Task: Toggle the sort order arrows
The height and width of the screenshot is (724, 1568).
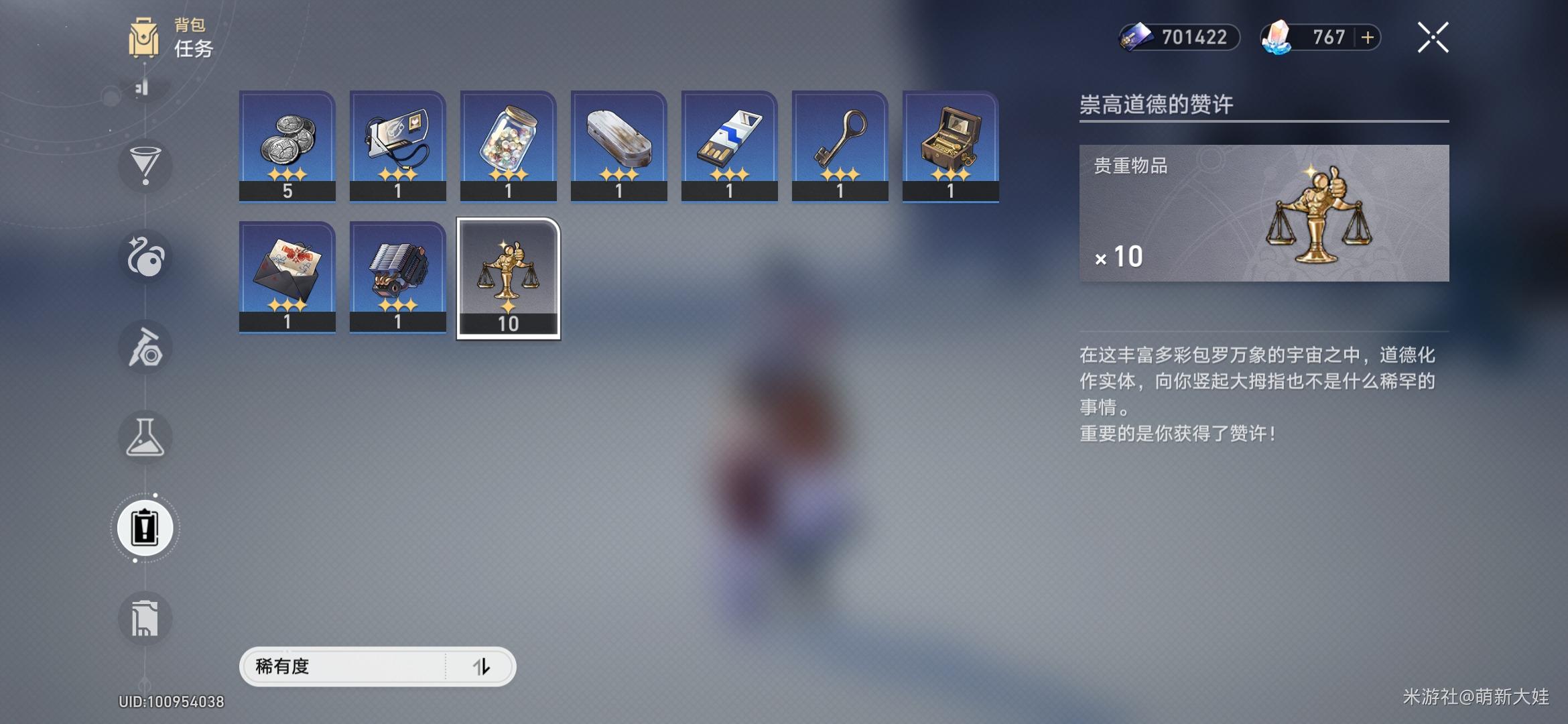Action: pos(481,666)
